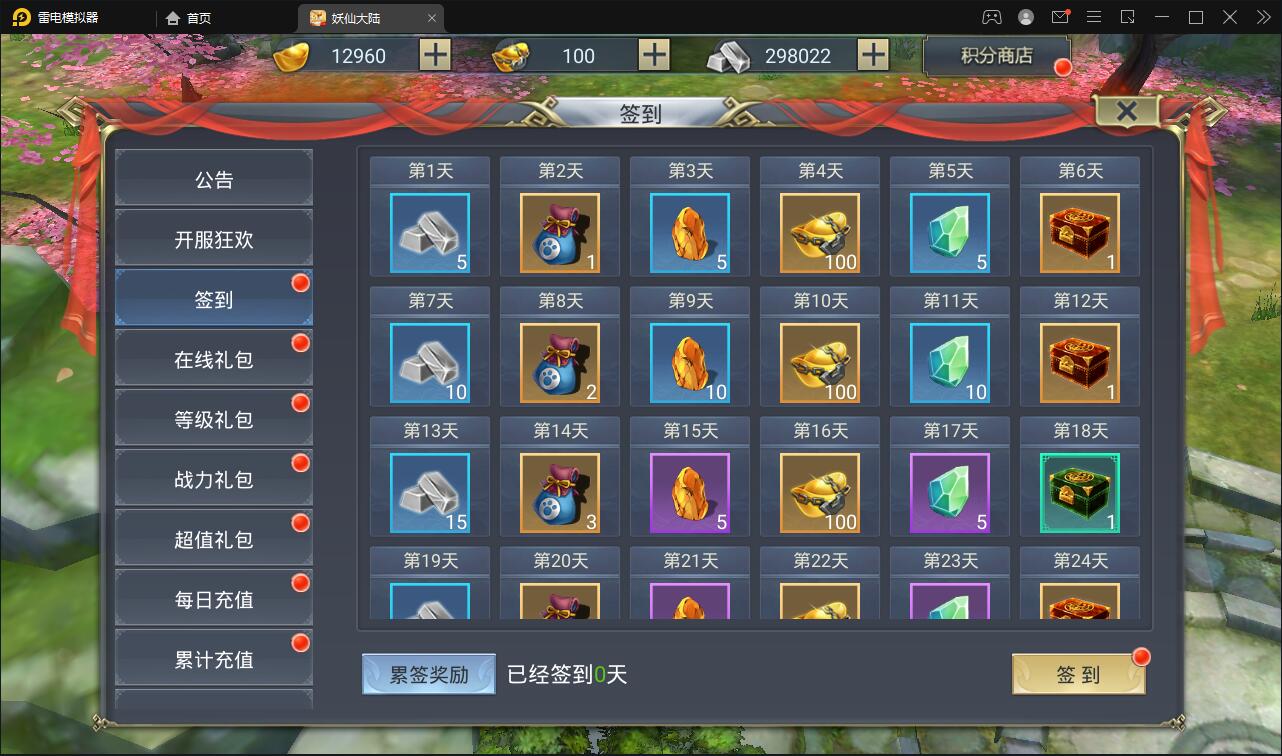Screen dimensions: 1282x756
Task: Click the Day 6 red treasure chest icon
Action: pyautogui.click(x=1079, y=231)
